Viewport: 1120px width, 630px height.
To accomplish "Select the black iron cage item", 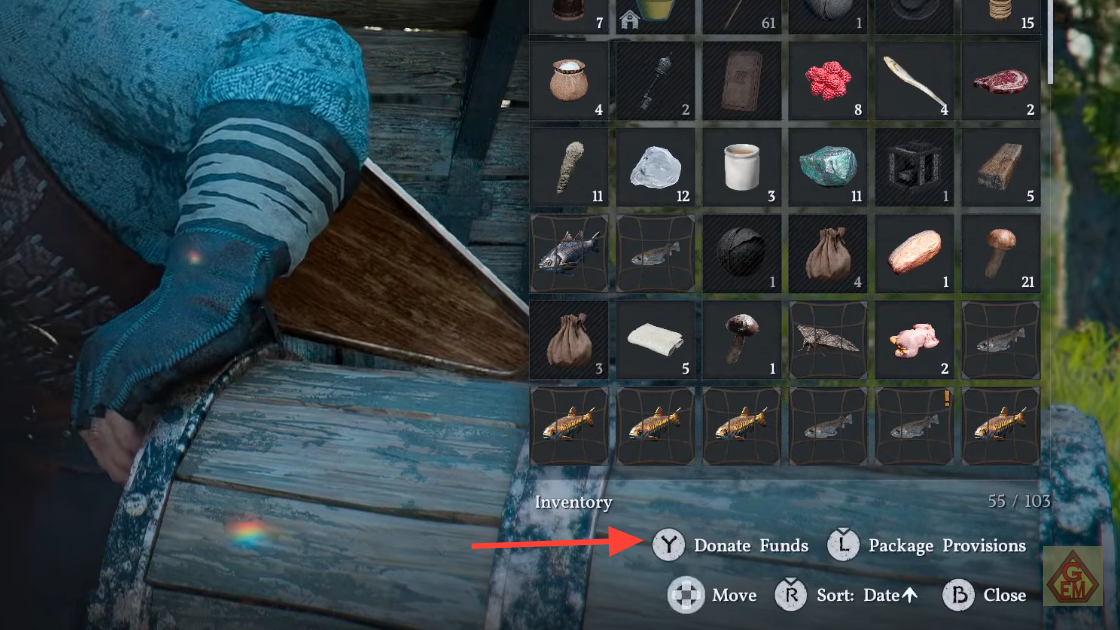I will [915, 167].
